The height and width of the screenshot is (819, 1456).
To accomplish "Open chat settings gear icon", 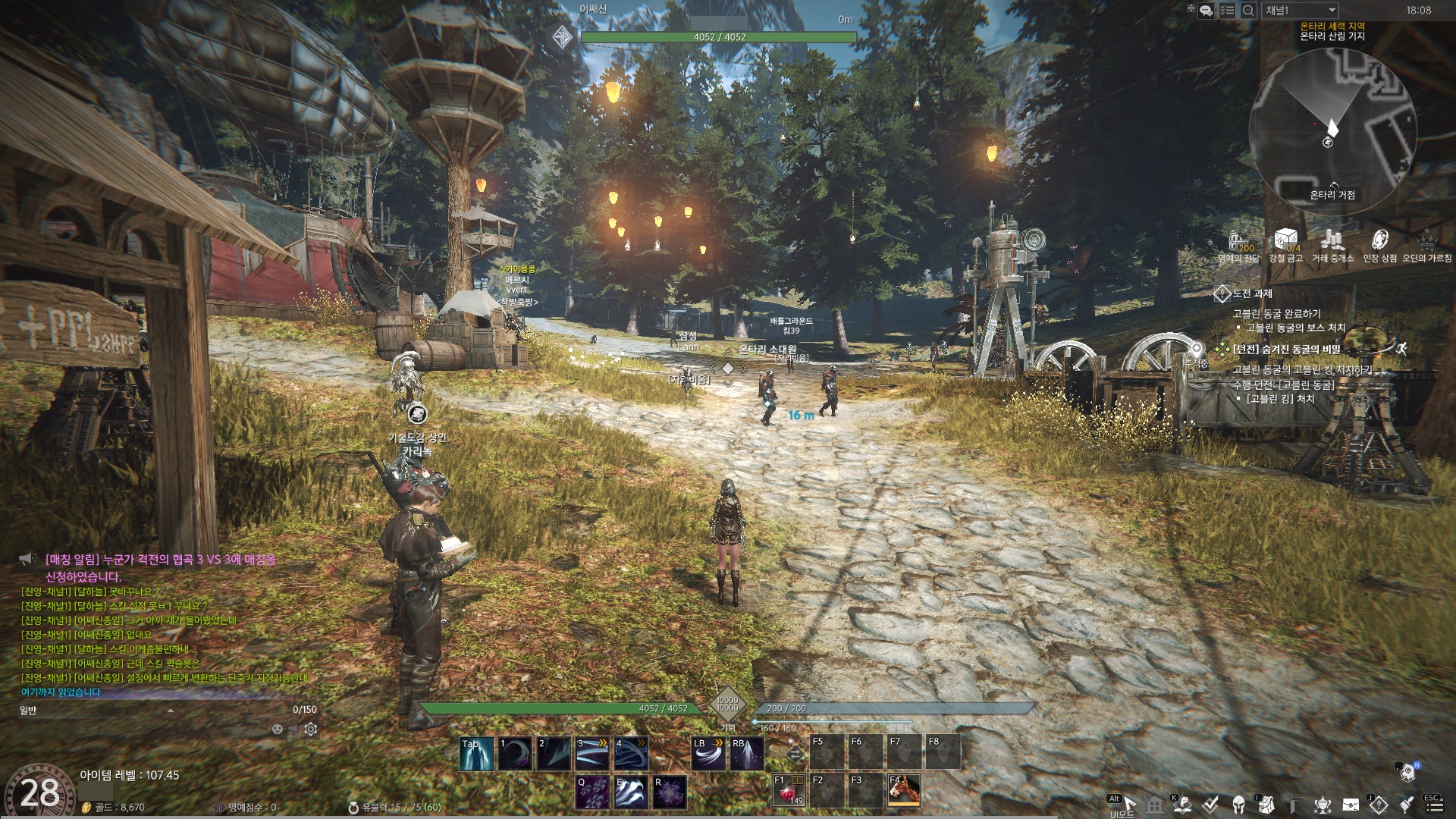I will [311, 730].
